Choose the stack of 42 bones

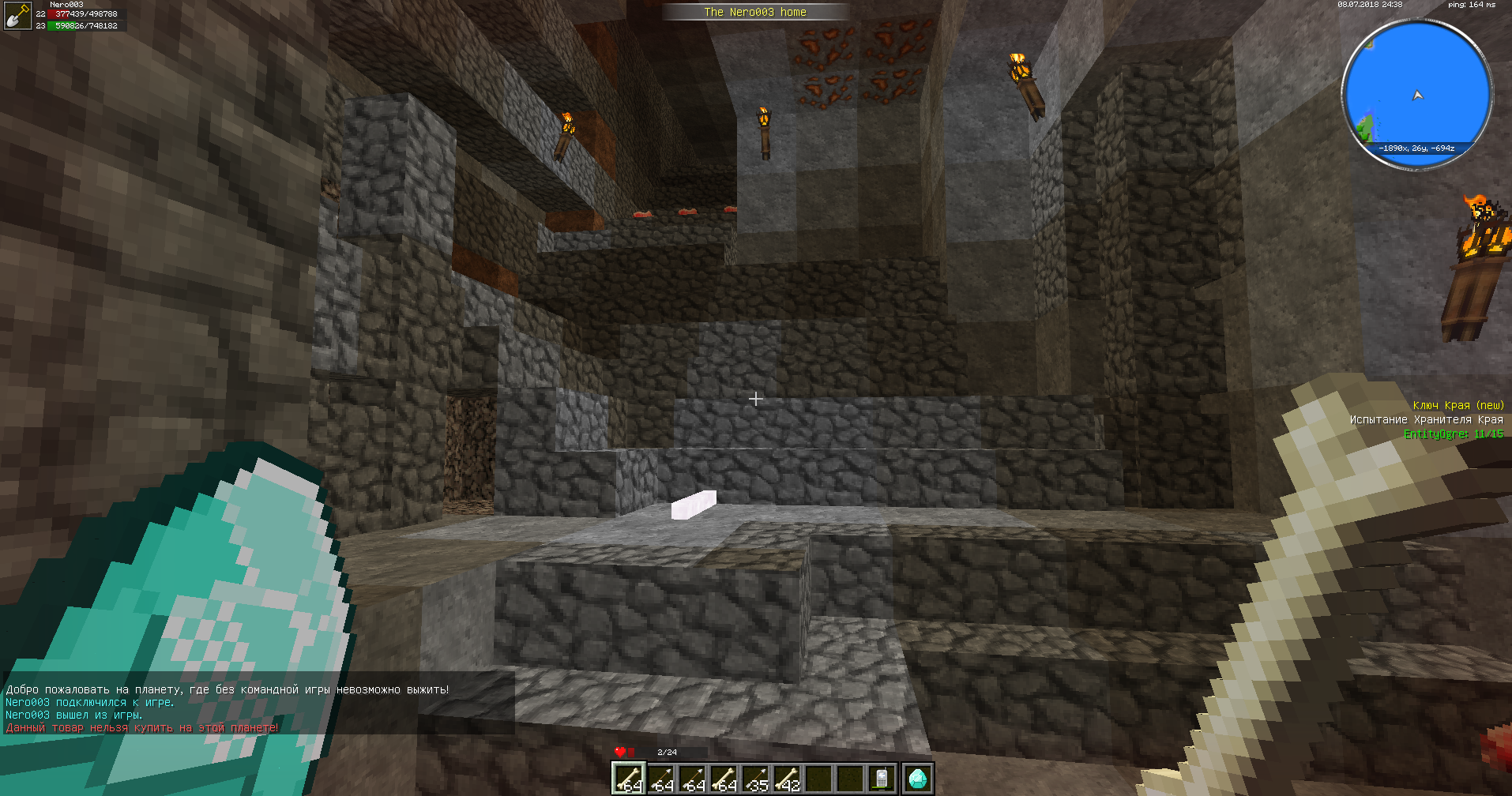click(x=787, y=779)
